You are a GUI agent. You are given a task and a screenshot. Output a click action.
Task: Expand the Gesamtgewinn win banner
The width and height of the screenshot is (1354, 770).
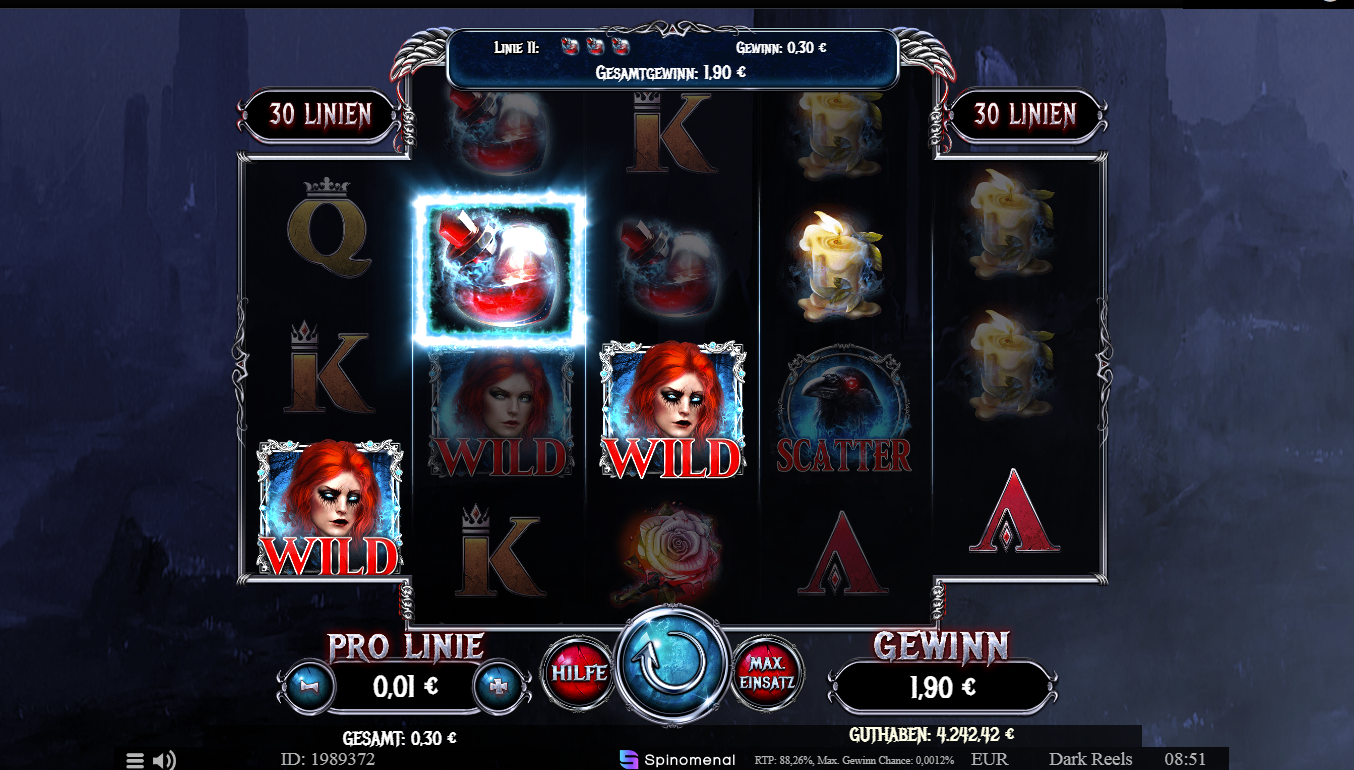pos(671,71)
